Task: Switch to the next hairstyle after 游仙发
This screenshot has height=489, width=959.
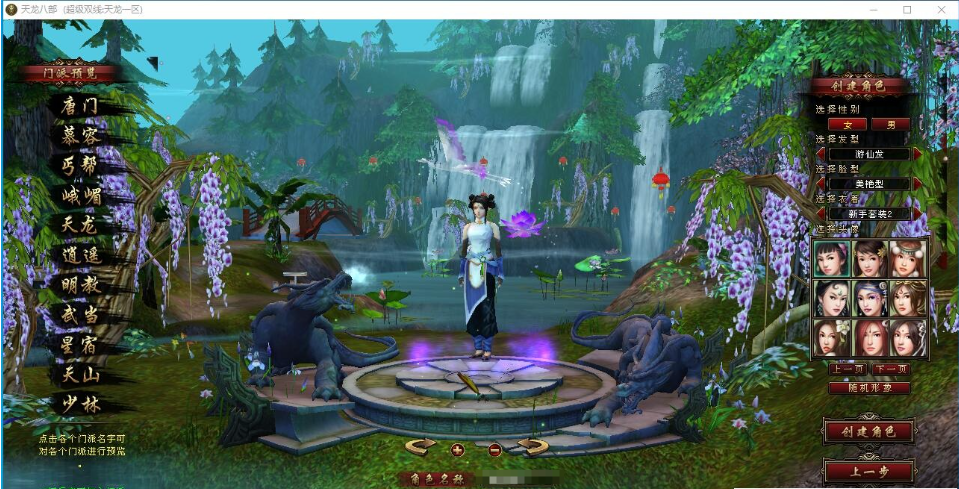Action: [x=917, y=154]
